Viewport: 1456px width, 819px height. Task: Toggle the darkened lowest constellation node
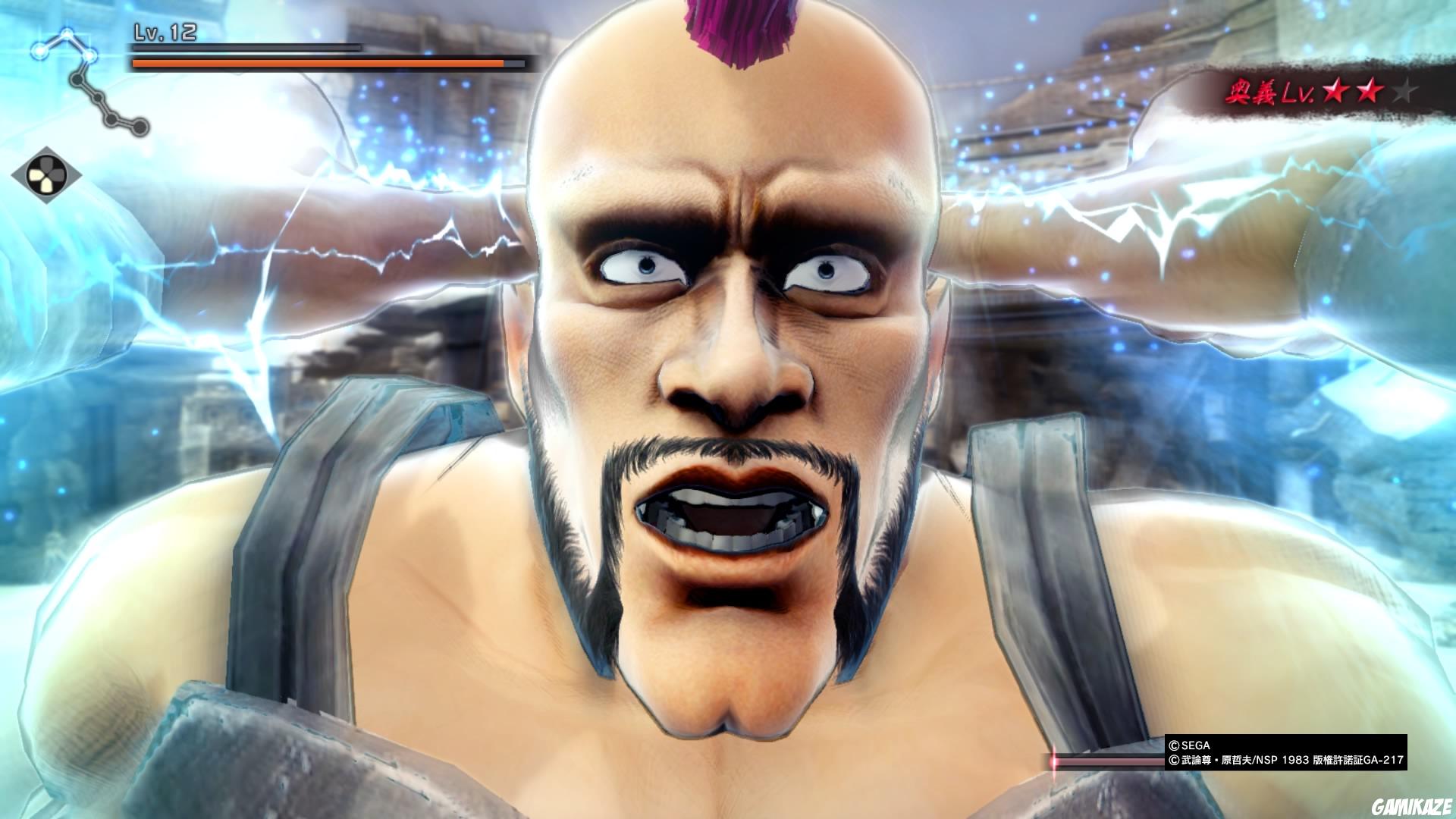[140, 126]
